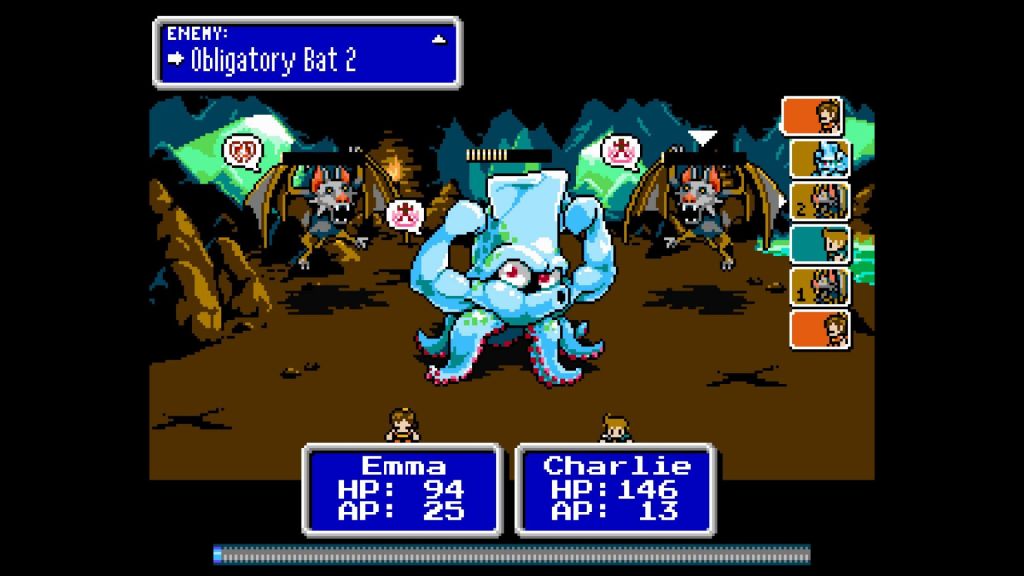Select the bat turn-order portrait numbered 1
Viewport: 1024px width, 576px height.
point(821,286)
